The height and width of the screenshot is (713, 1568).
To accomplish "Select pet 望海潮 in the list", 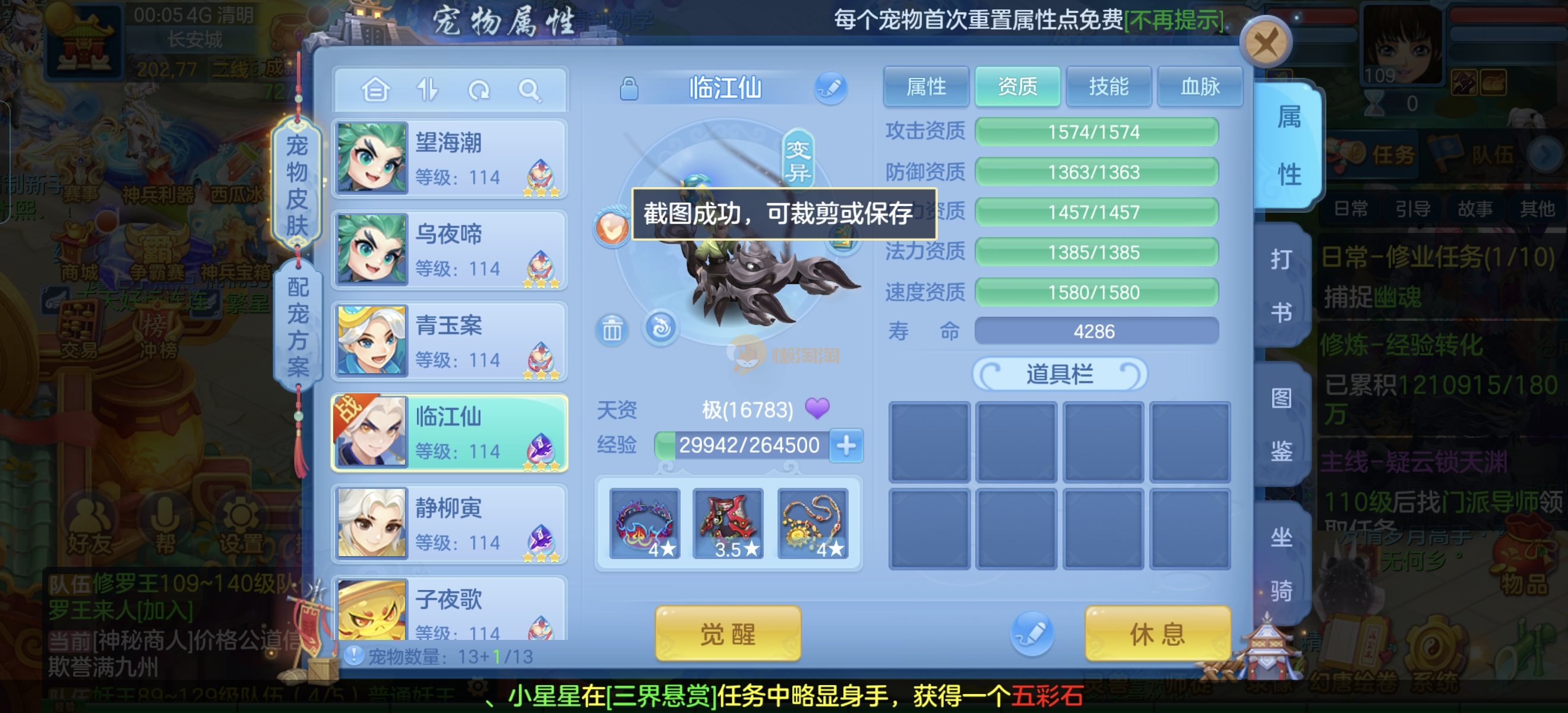I will tap(450, 158).
